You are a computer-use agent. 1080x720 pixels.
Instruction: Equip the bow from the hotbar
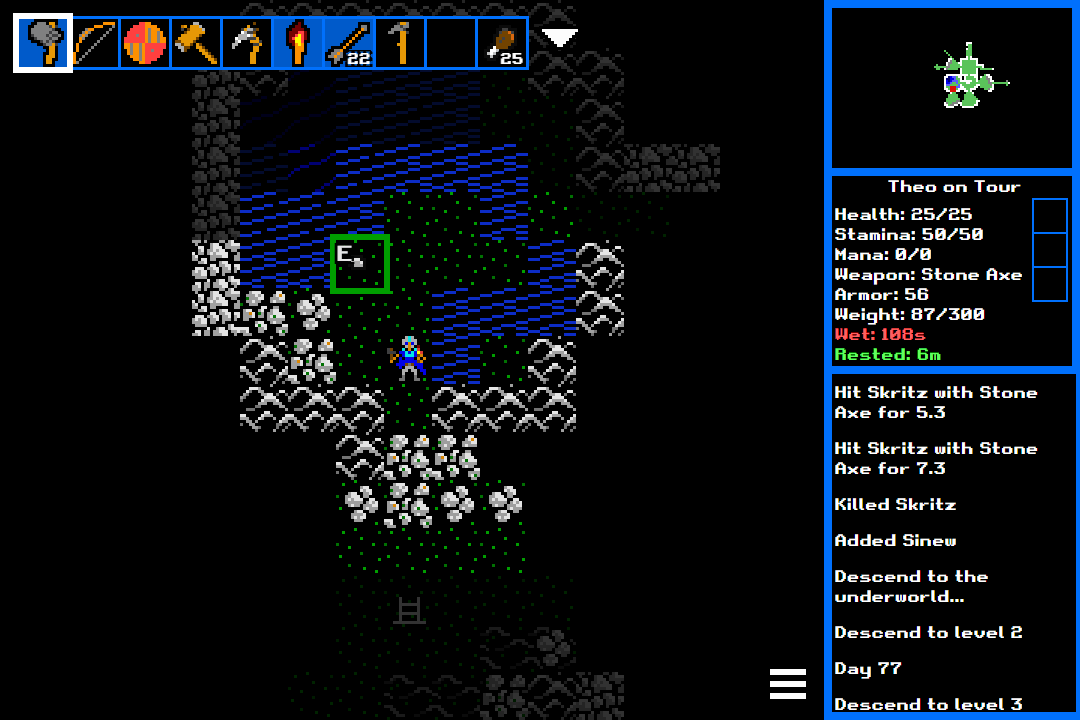[95, 43]
